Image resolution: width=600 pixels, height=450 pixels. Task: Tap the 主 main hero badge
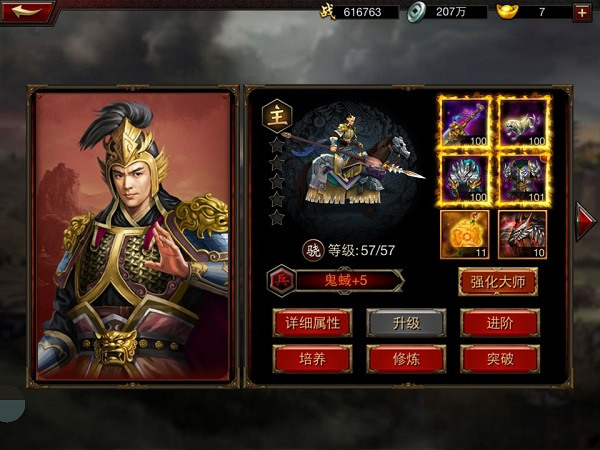point(276,115)
